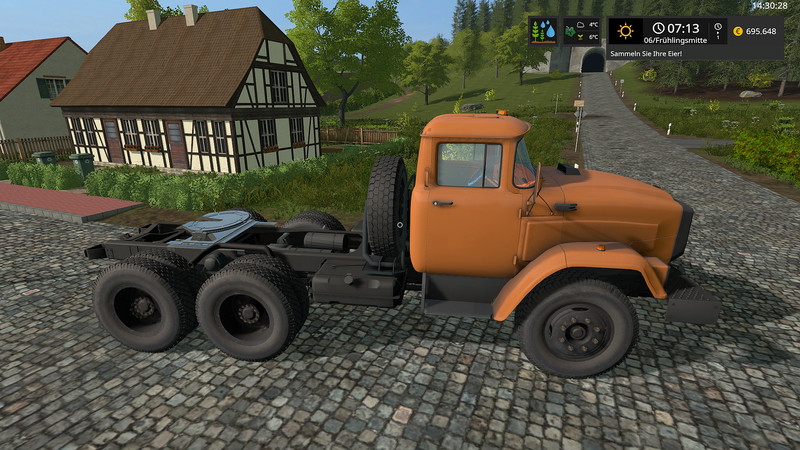Click the sunny weather icon
Image resolution: width=800 pixels, height=450 pixels.
pos(626,31)
